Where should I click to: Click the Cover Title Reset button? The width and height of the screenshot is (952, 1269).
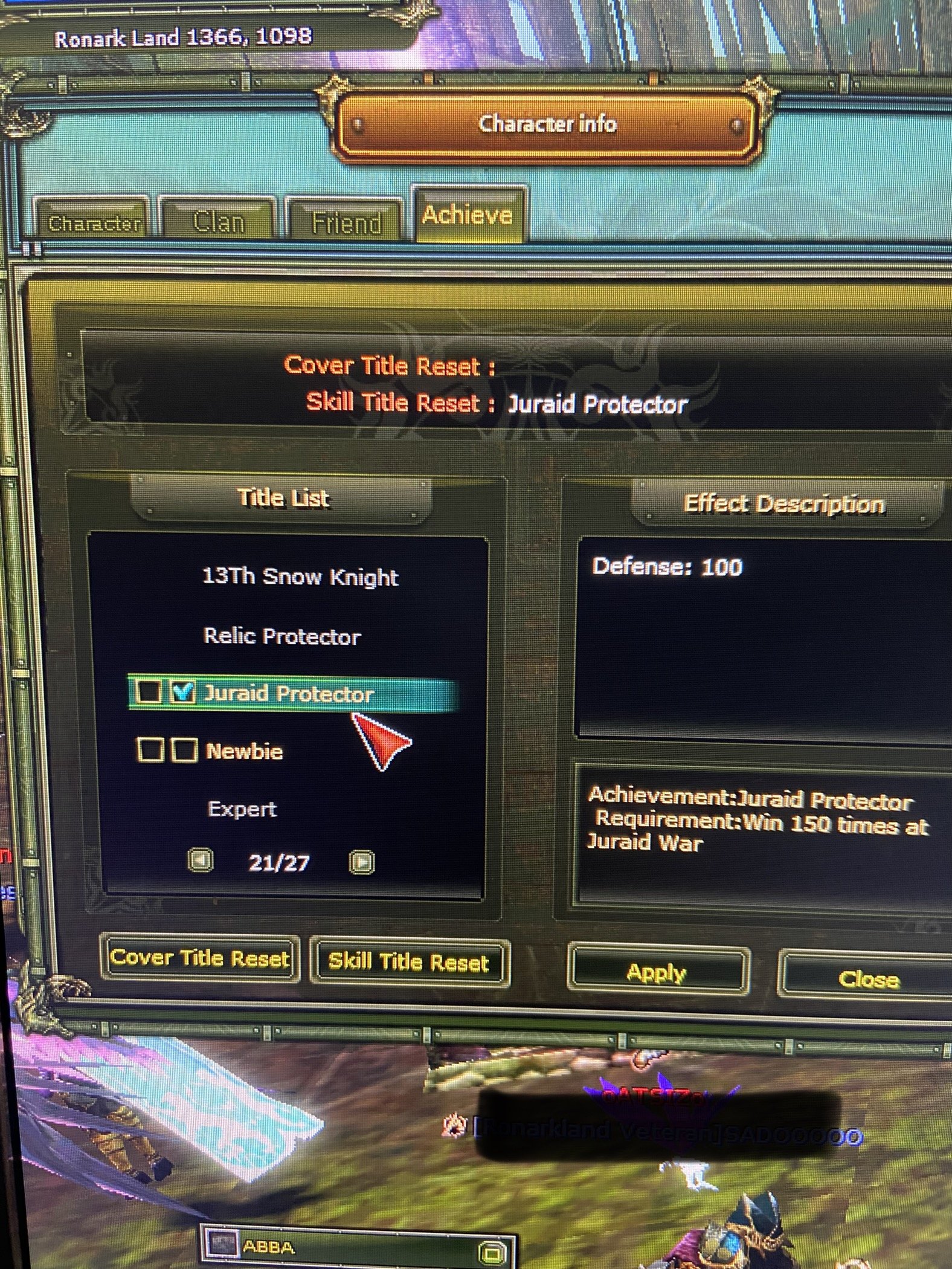tap(201, 958)
